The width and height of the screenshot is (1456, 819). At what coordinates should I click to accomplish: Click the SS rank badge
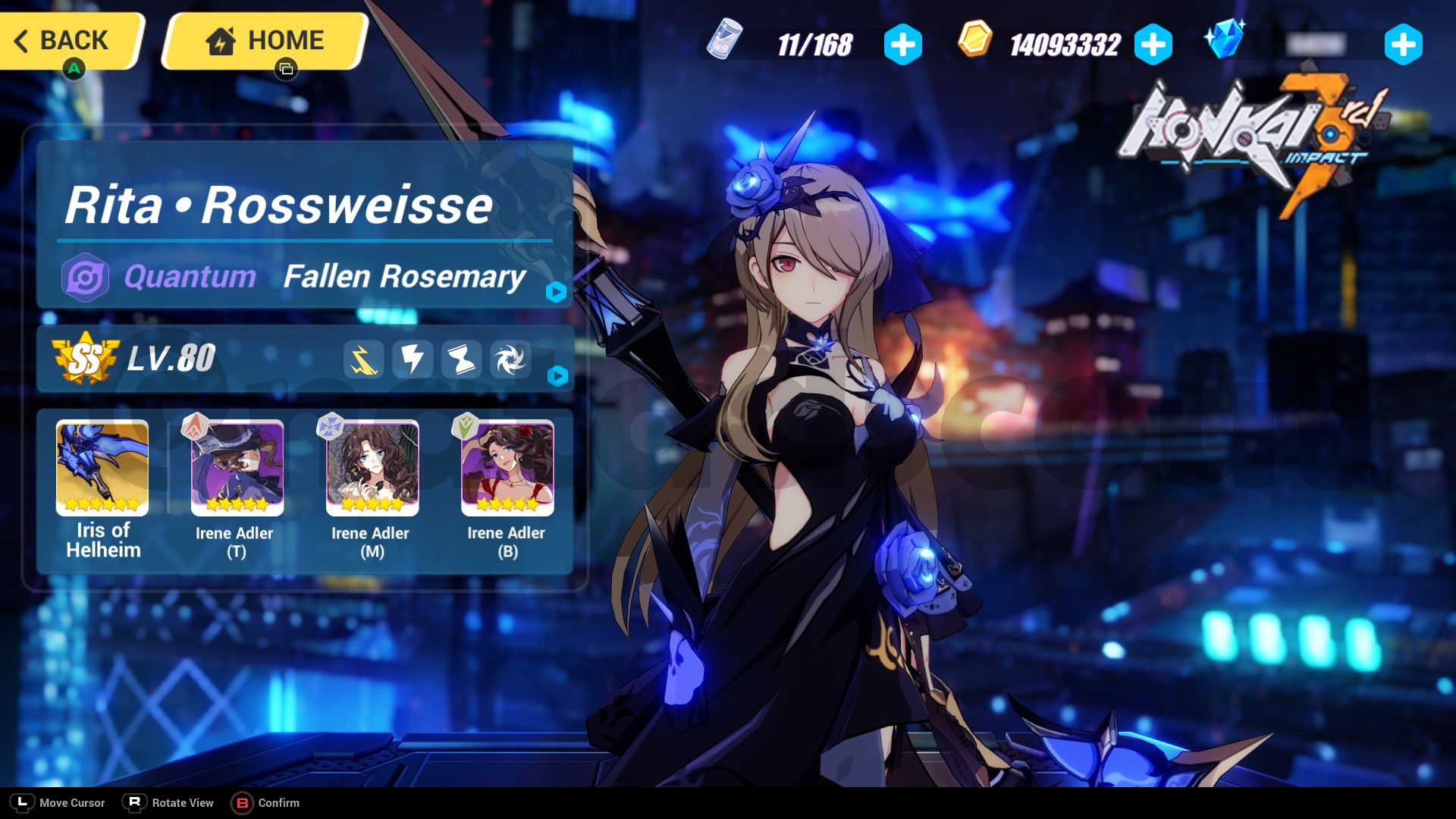point(86,362)
